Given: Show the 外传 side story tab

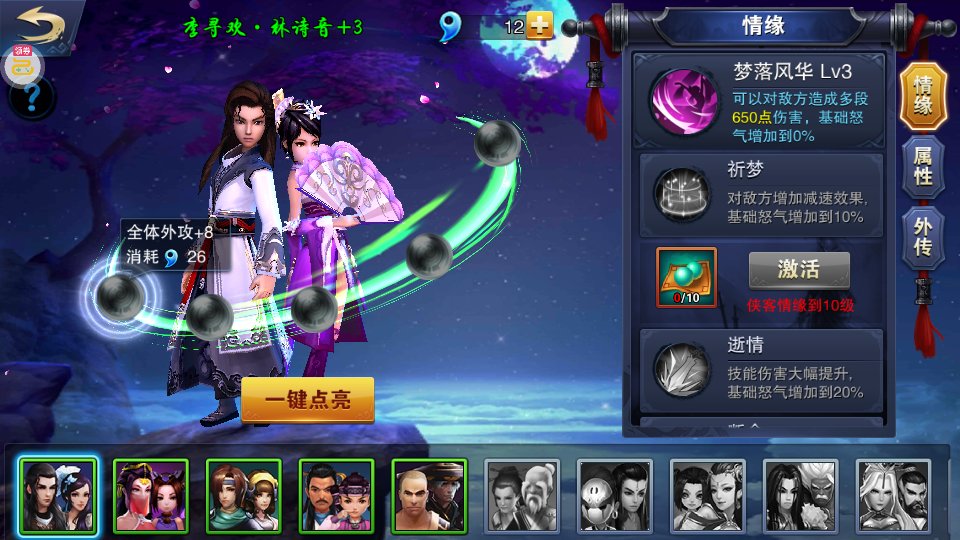Looking at the screenshot, I should click(x=923, y=237).
